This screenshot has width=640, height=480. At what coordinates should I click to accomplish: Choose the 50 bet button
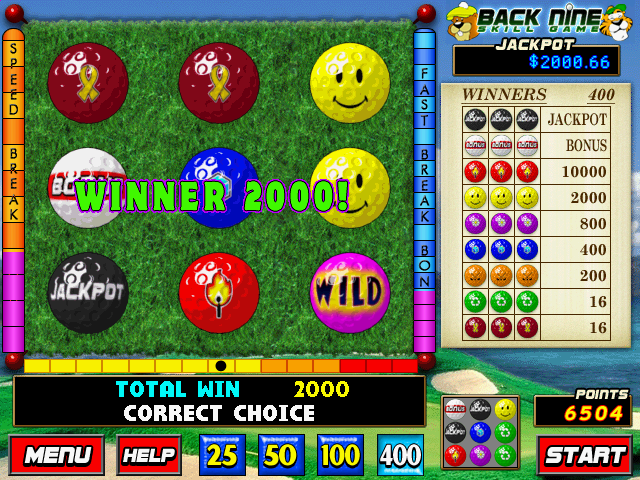click(x=281, y=455)
